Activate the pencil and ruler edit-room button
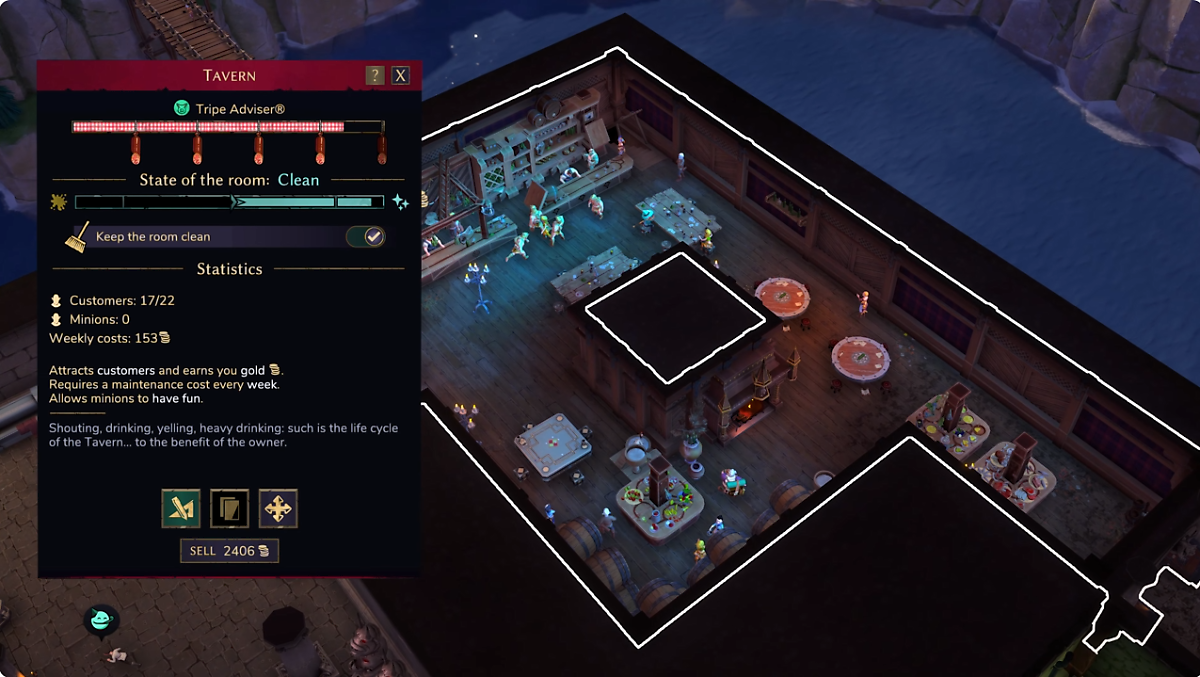This screenshot has width=1200, height=677. tap(181, 509)
